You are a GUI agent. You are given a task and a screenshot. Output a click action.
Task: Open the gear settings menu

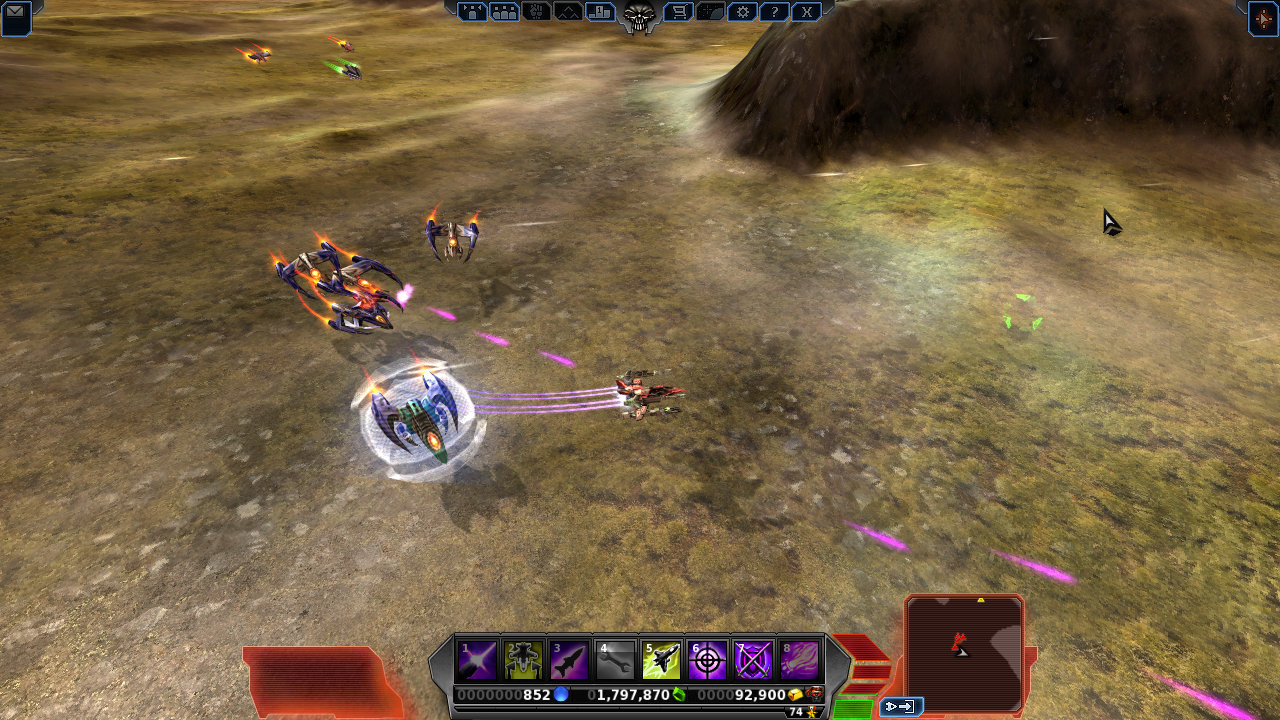[x=741, y=12]
